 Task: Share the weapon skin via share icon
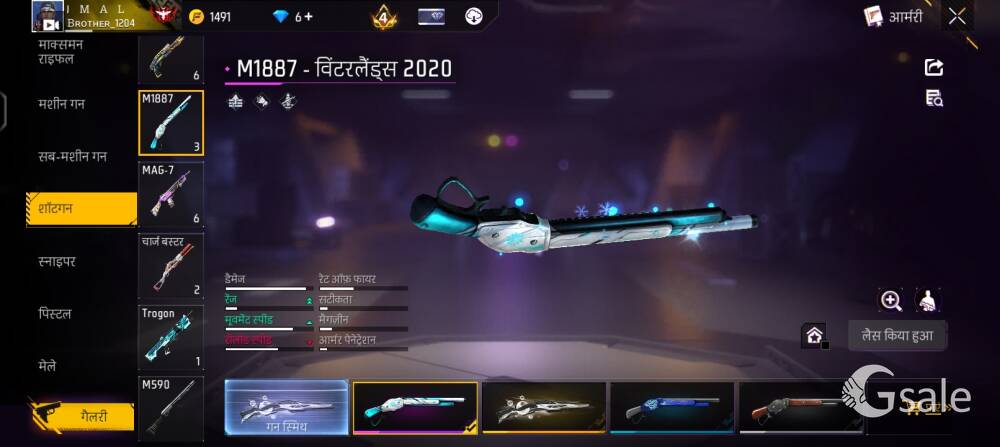click(x=934, y=67)
